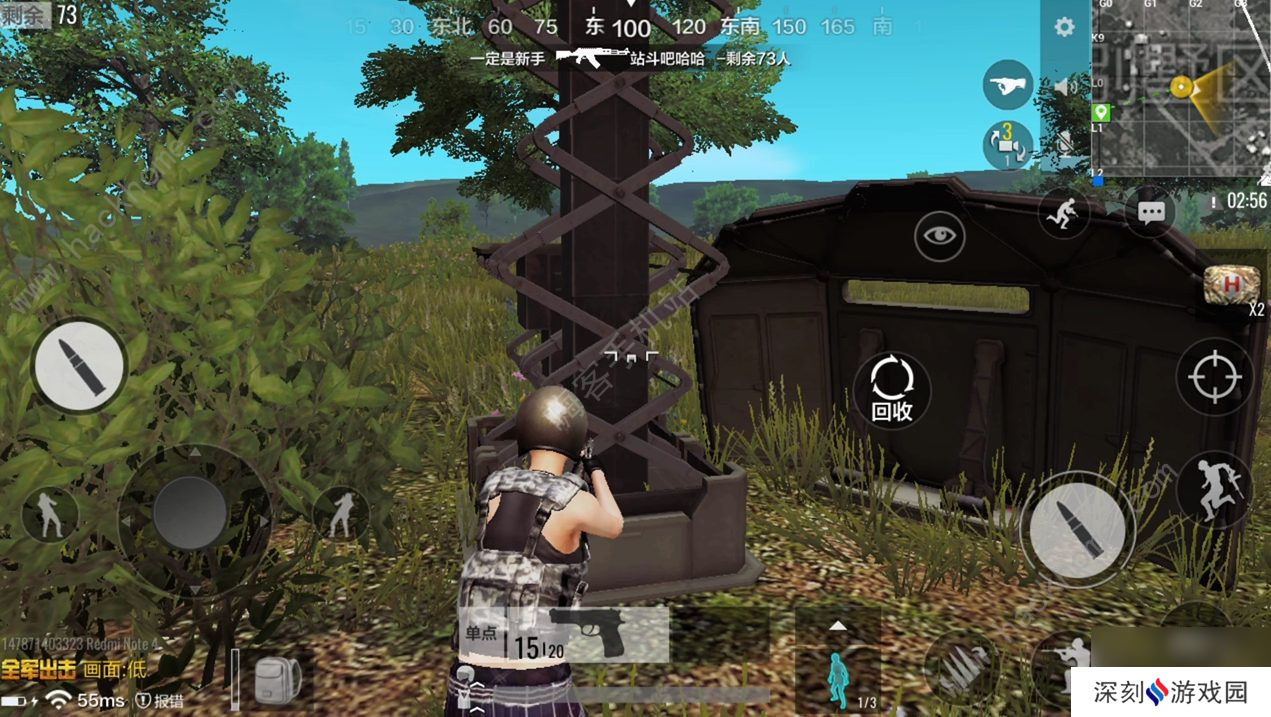Fire using the left bullet button
This screenshot has height=717, width=1271.
(x=79, y=366)
